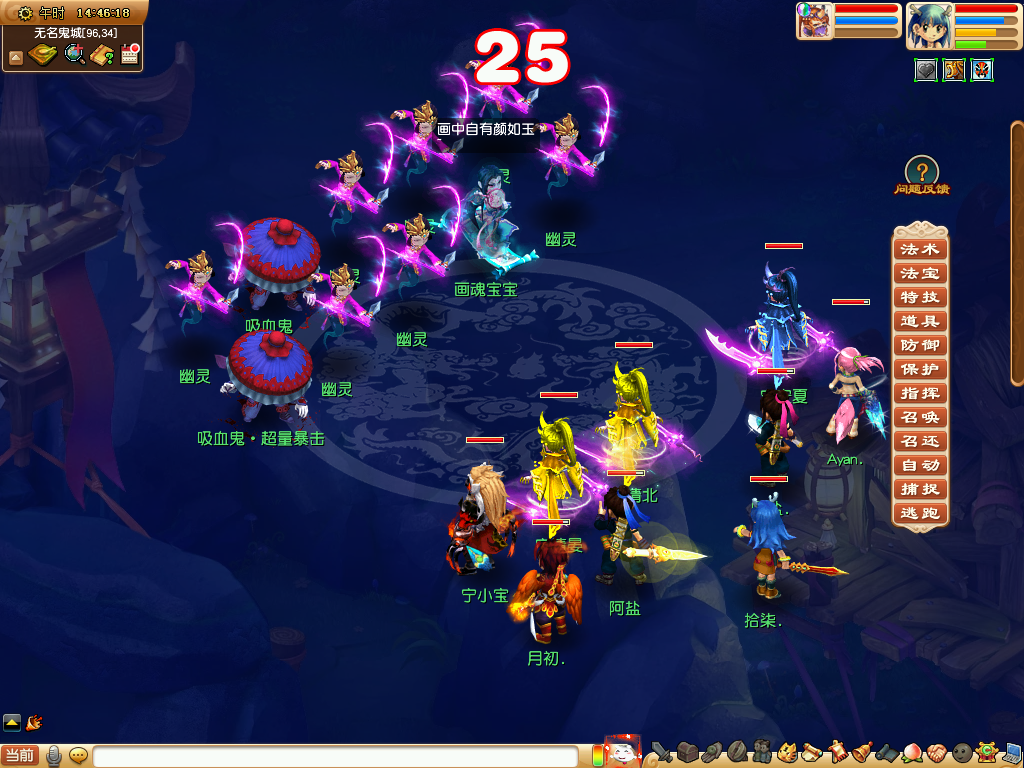Select the 特技 special skill command
1024x768 pixels.
click(918, 297)
